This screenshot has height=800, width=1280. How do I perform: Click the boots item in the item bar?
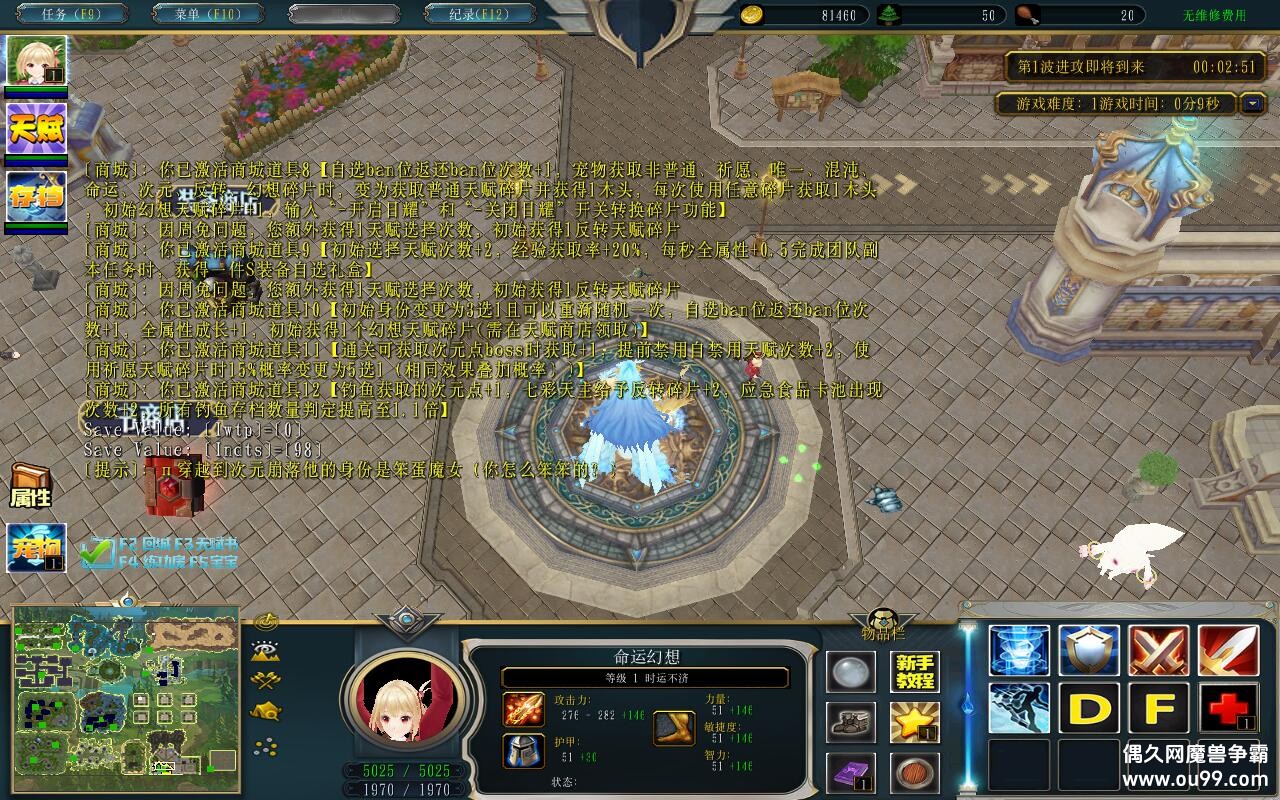pyautogui.click(x=850, y=724)
